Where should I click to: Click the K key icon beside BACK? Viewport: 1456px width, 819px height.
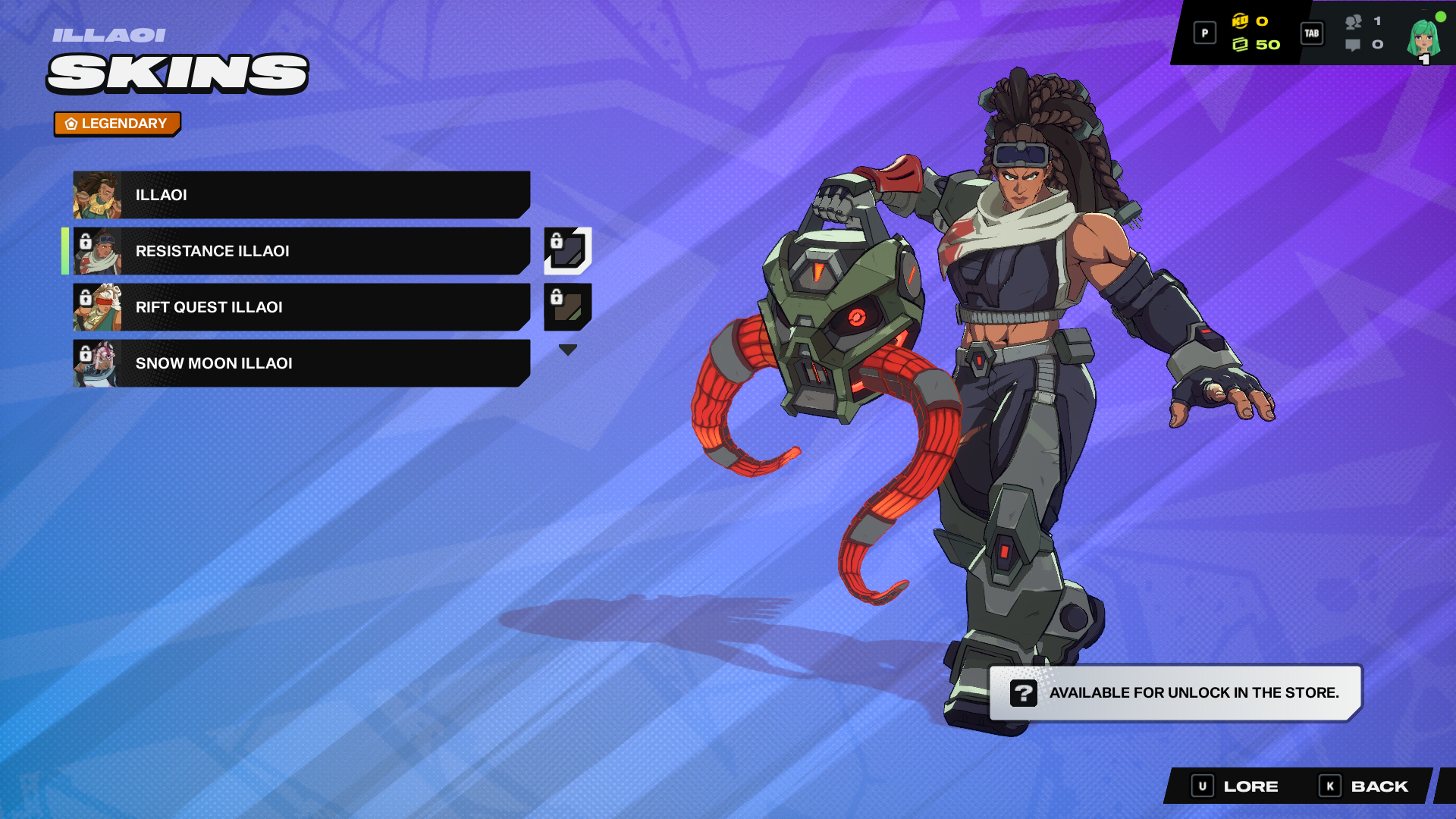click(1329, 786)
